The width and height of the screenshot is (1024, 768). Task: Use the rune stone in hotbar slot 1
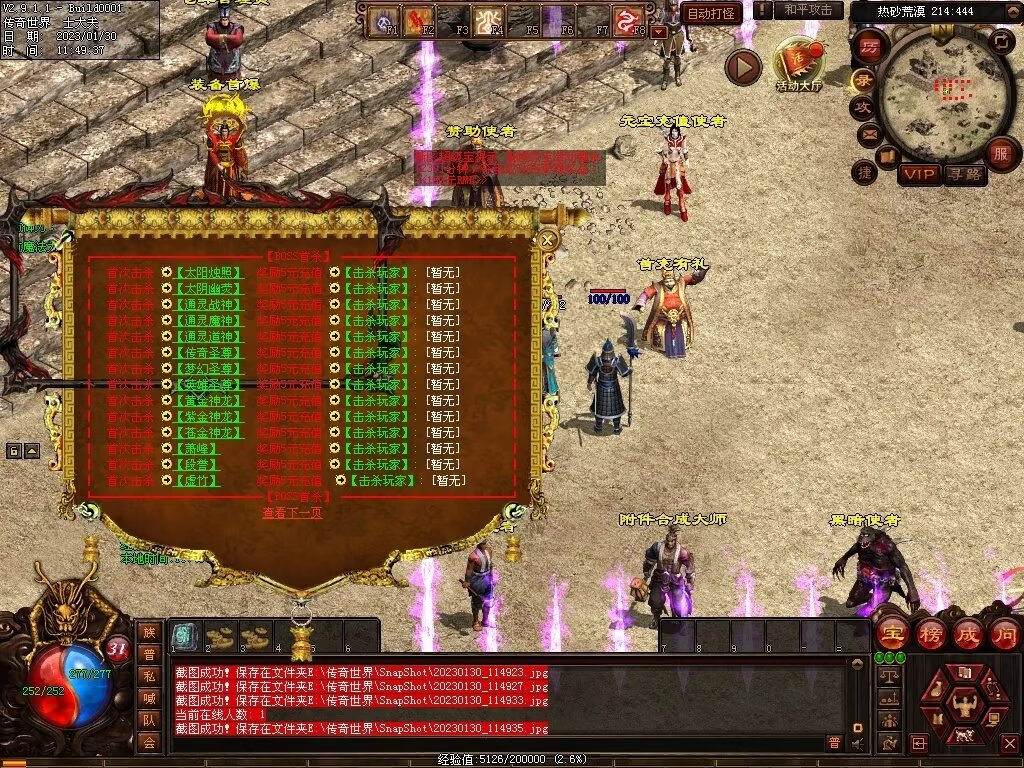pyautogui.click(x=185, y=636)
